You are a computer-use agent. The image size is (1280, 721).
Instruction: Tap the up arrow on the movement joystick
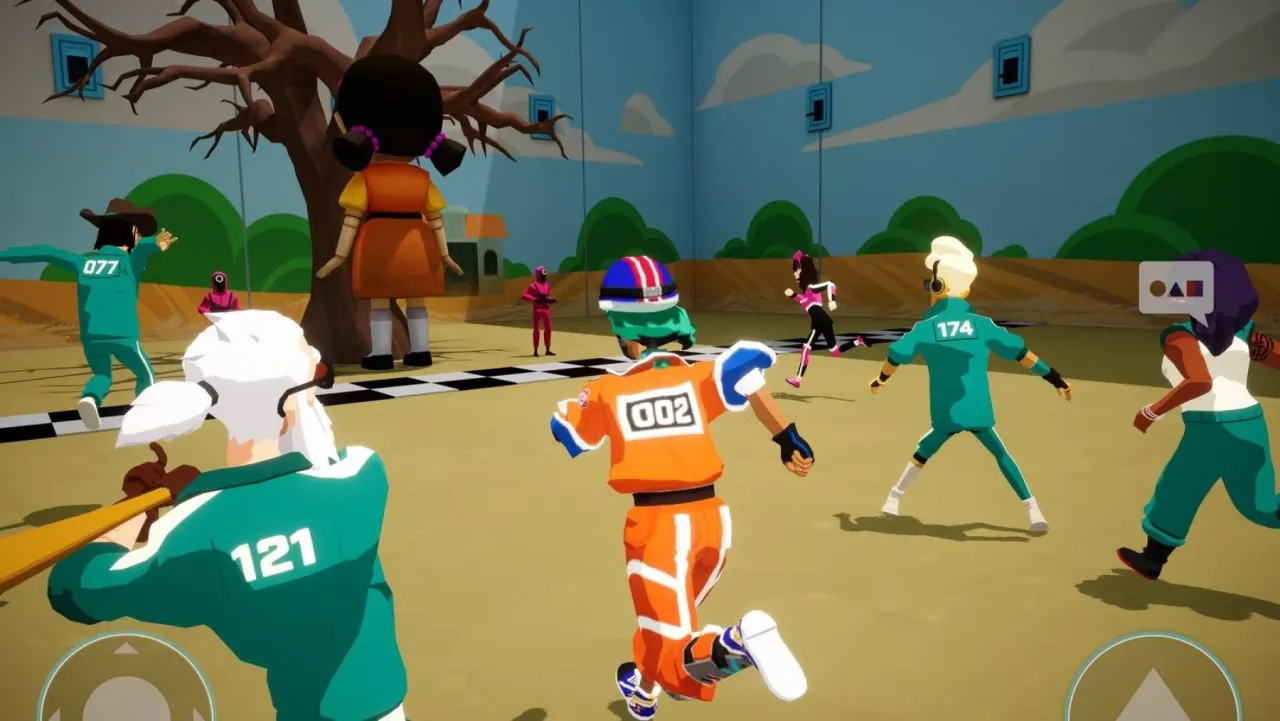click(125, 648)
